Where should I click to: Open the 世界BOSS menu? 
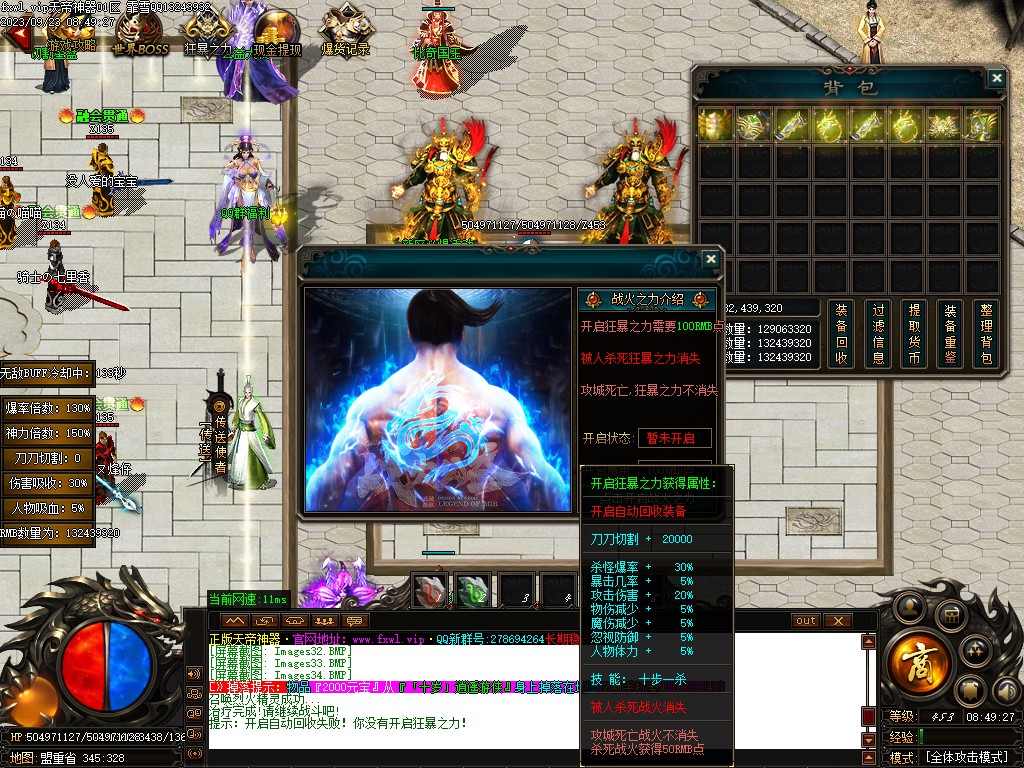point(140,36)
